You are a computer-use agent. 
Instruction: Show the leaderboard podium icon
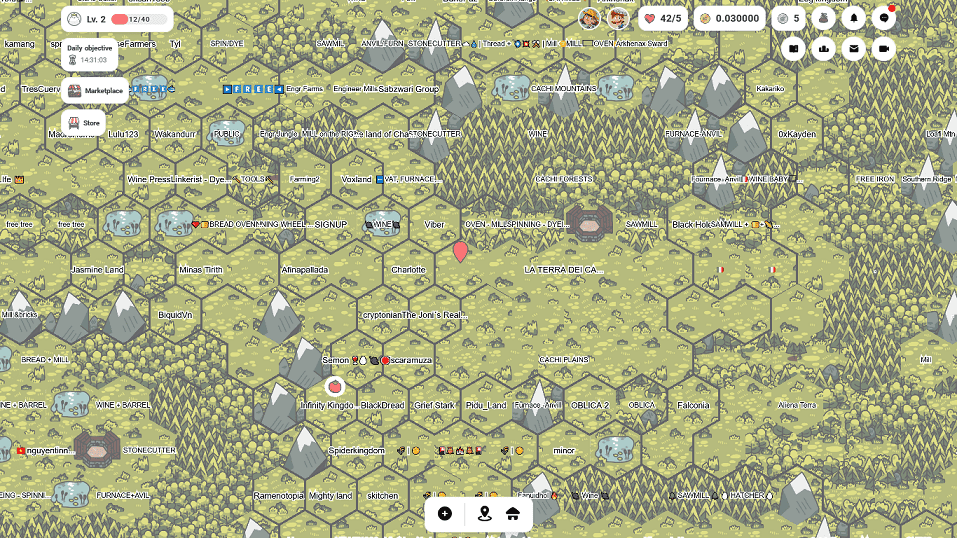tap(824, 48)
